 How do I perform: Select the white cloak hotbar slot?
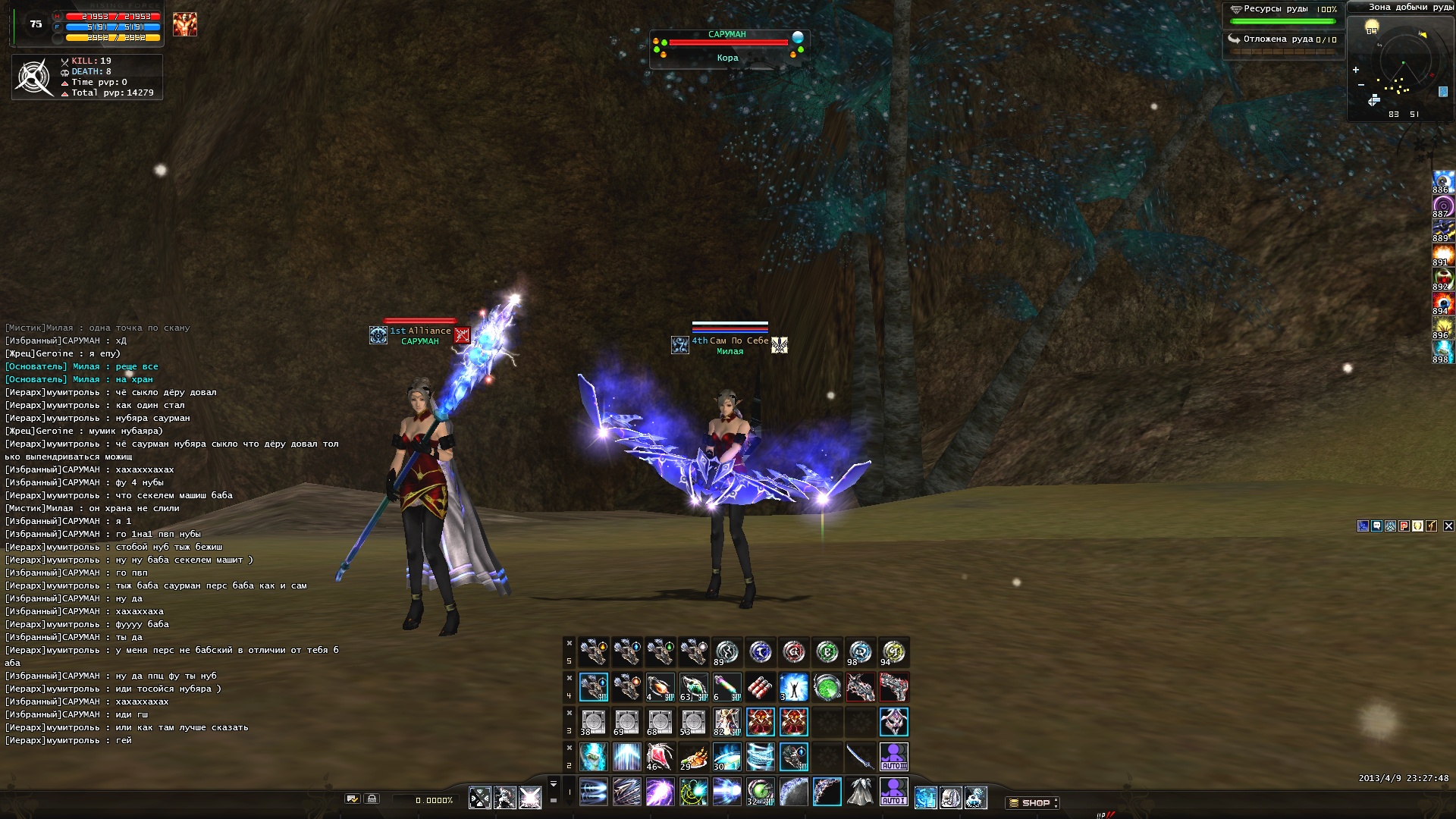pyautogui.click(x=860, y=792)
